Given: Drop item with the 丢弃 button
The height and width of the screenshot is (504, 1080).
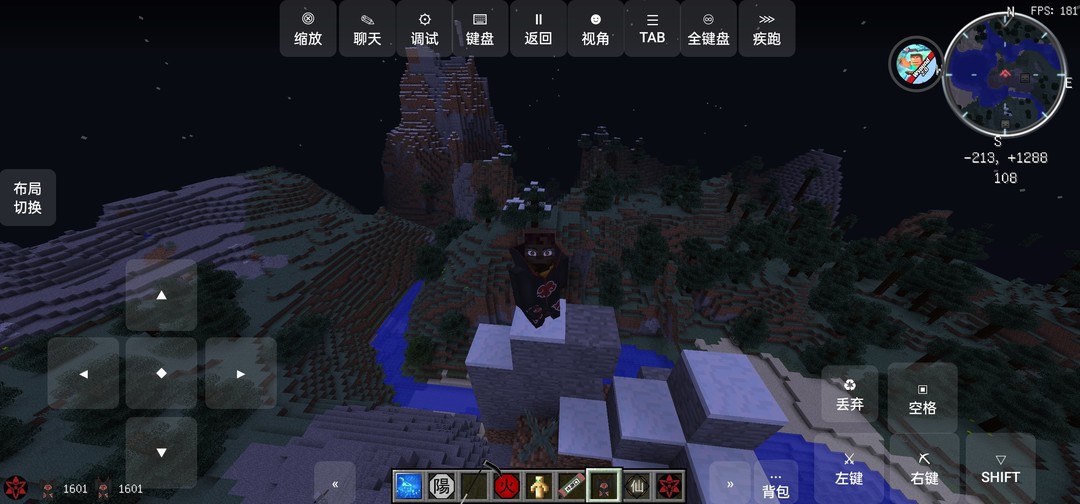Looking at the screenshot, I should 849,394.
